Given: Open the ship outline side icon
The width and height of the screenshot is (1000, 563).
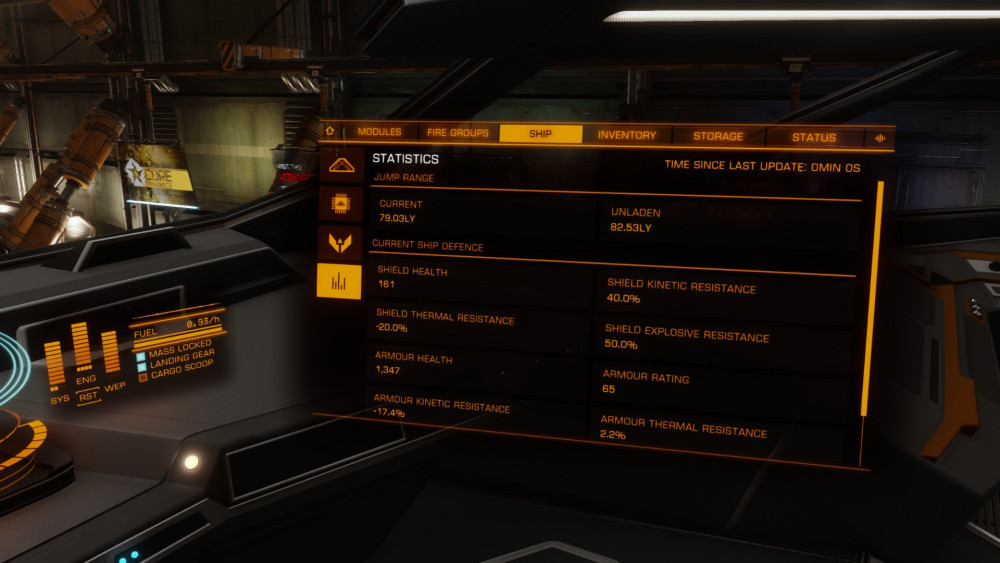Looking at the screenshot, I should click(341, 165).
